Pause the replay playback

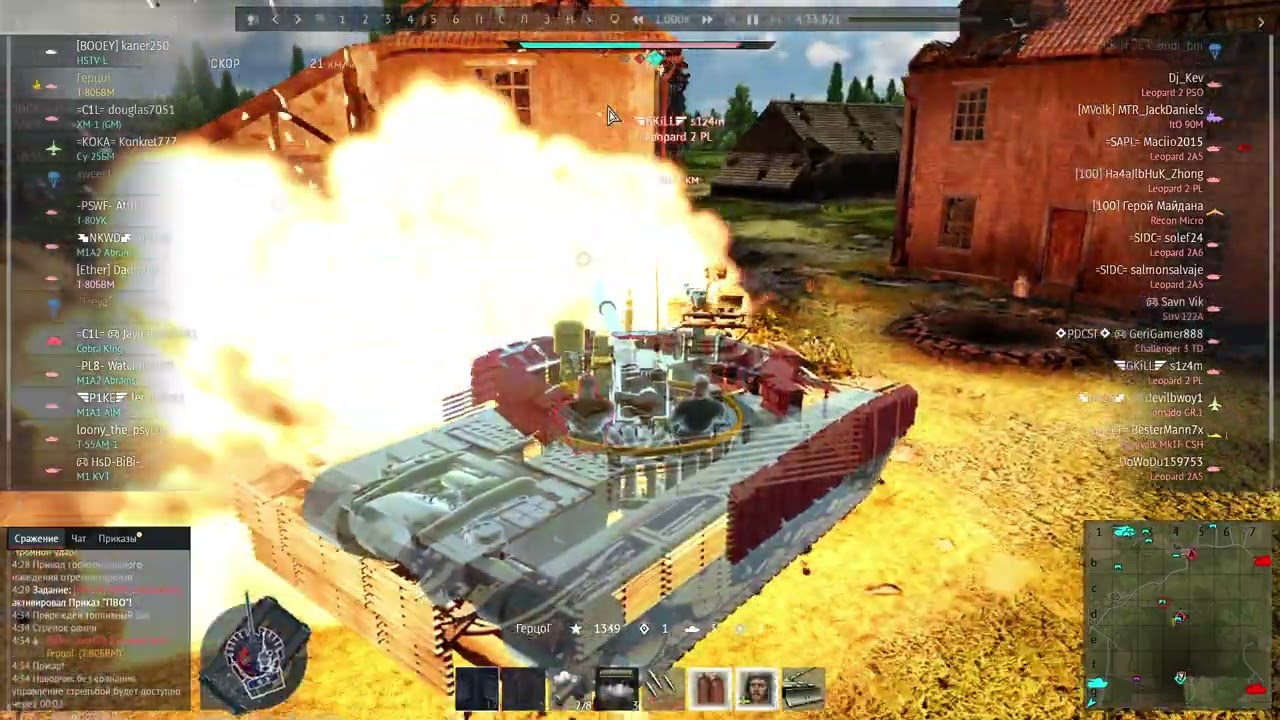(x=752, y=19)
